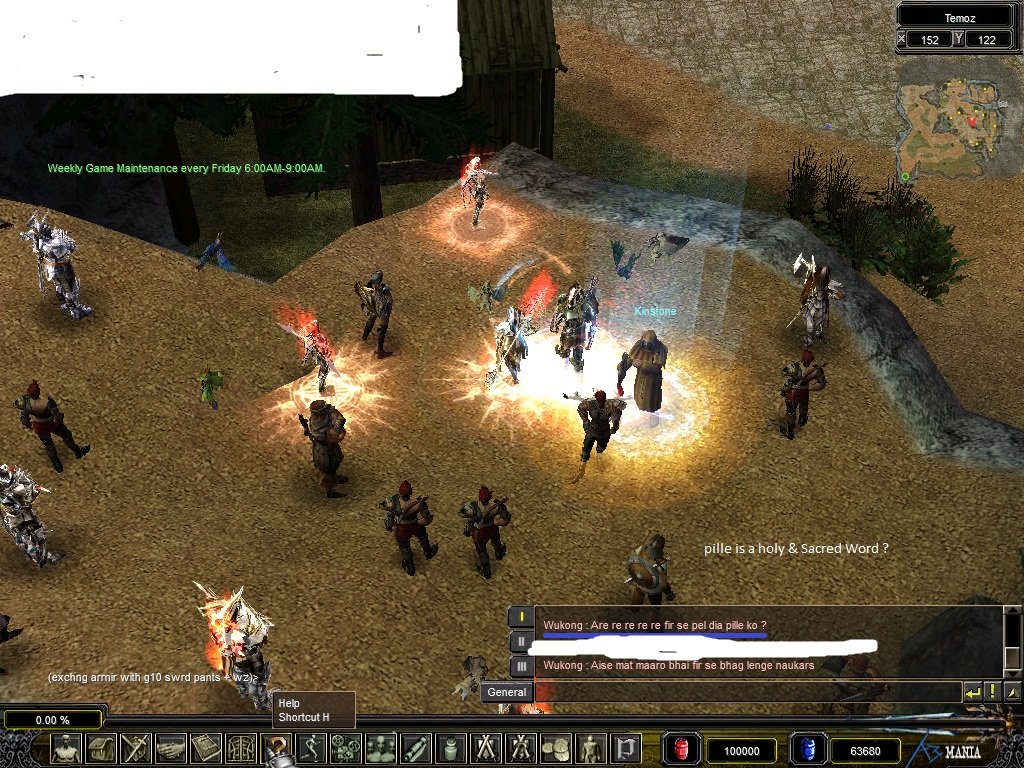This screenshot has height=768, width=1024.
Task: Toggle the running figure icon
Action: click(x=311, y=749)
